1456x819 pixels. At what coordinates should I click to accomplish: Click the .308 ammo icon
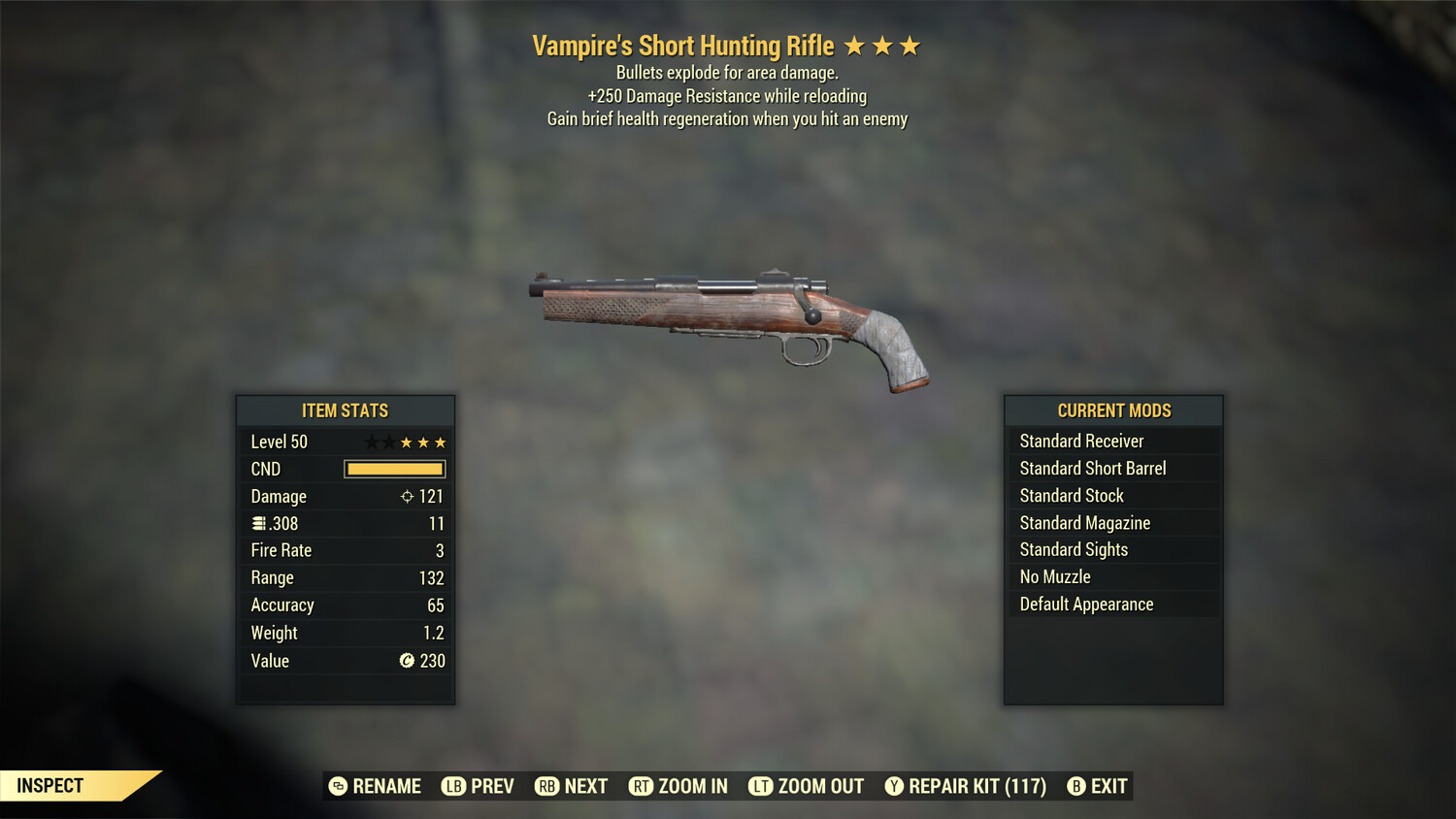(x=258, y=523)
